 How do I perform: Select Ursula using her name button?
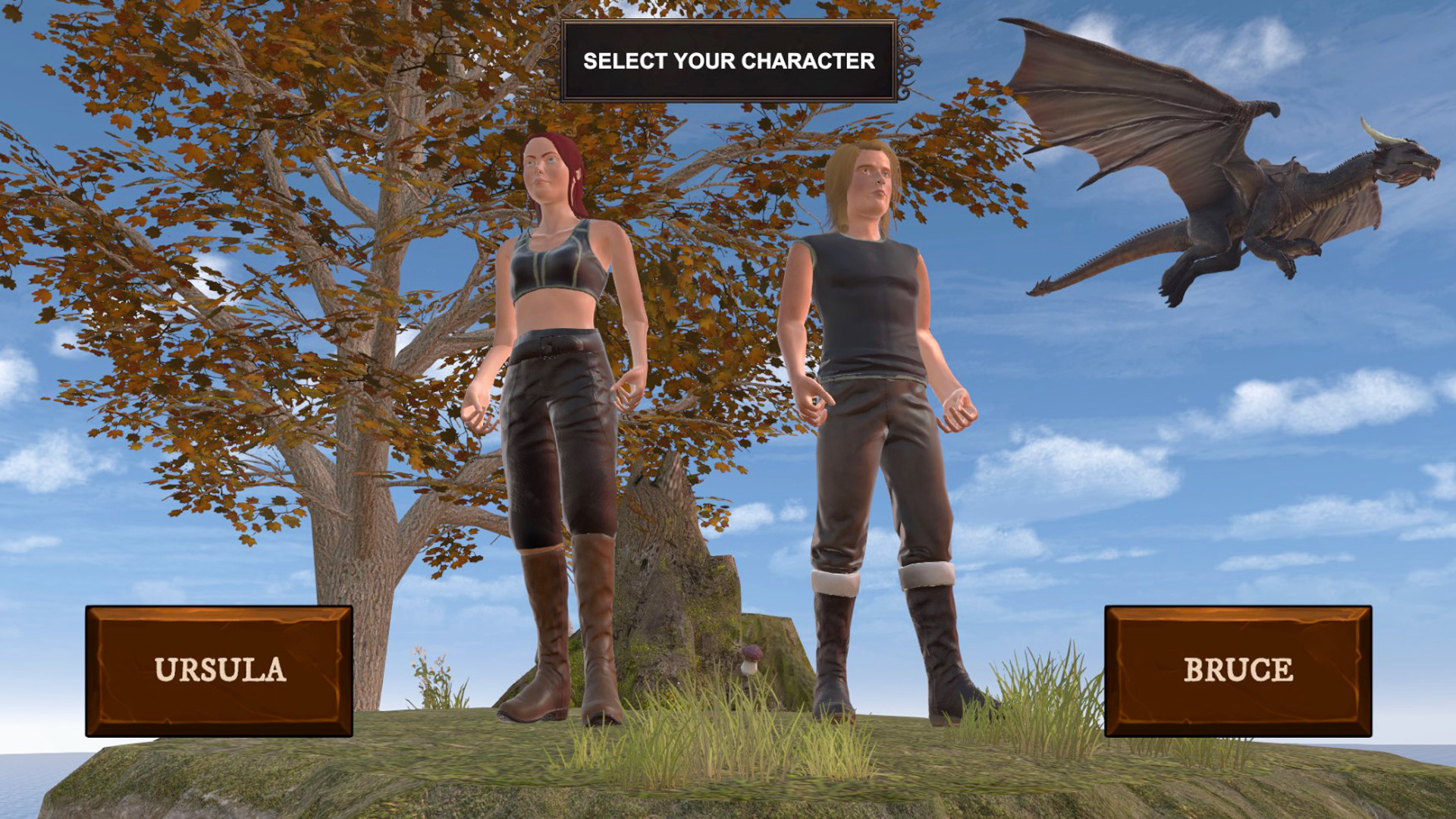coord(222,670)
